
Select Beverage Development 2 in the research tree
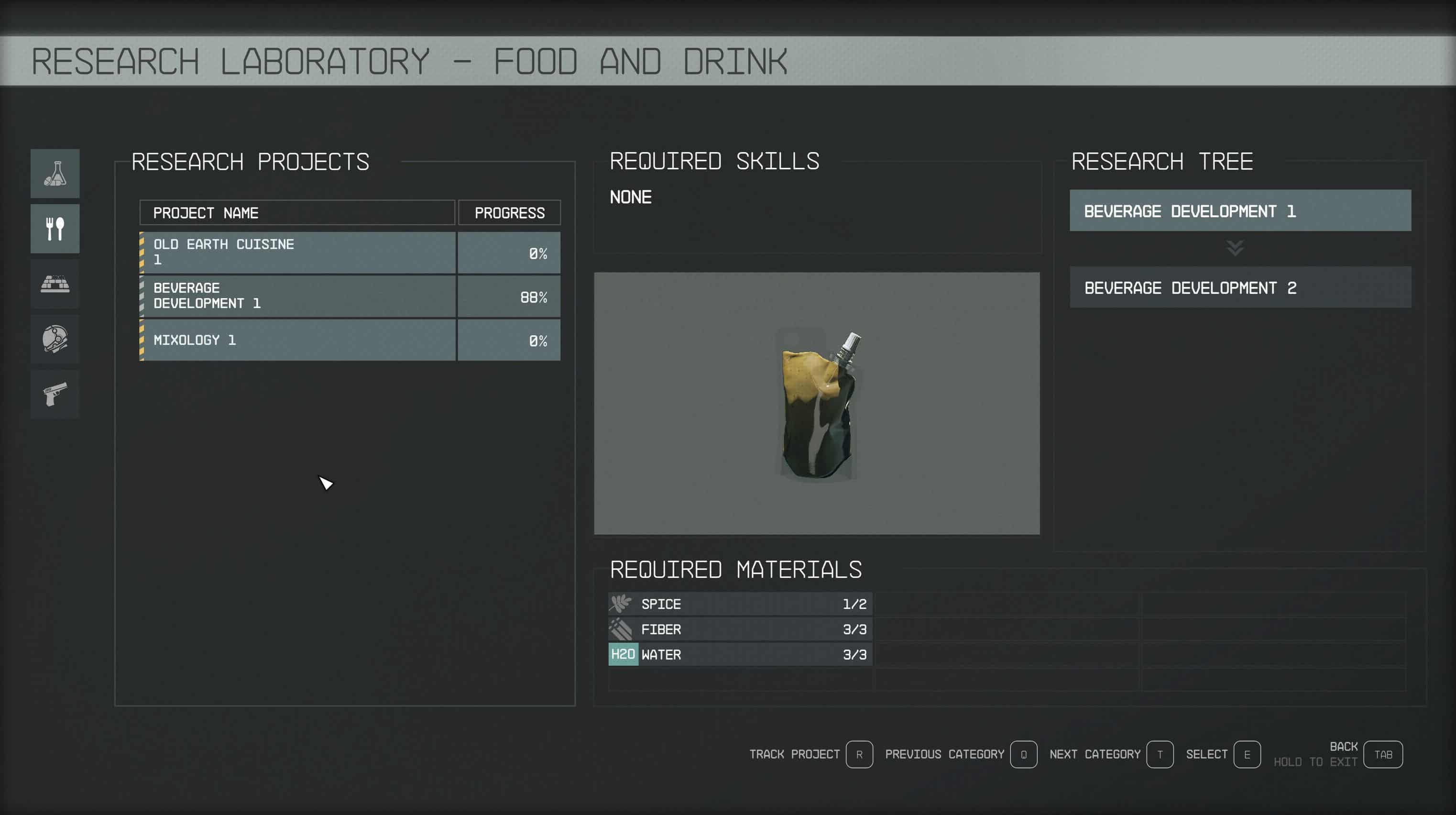(x=1240, y=287)
